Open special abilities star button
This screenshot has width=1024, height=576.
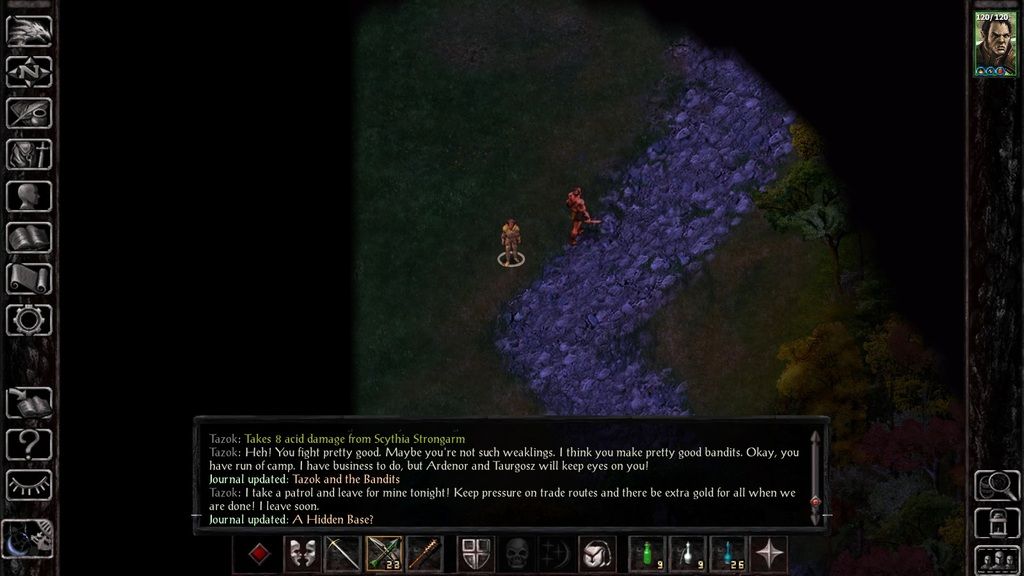point(769,554)
